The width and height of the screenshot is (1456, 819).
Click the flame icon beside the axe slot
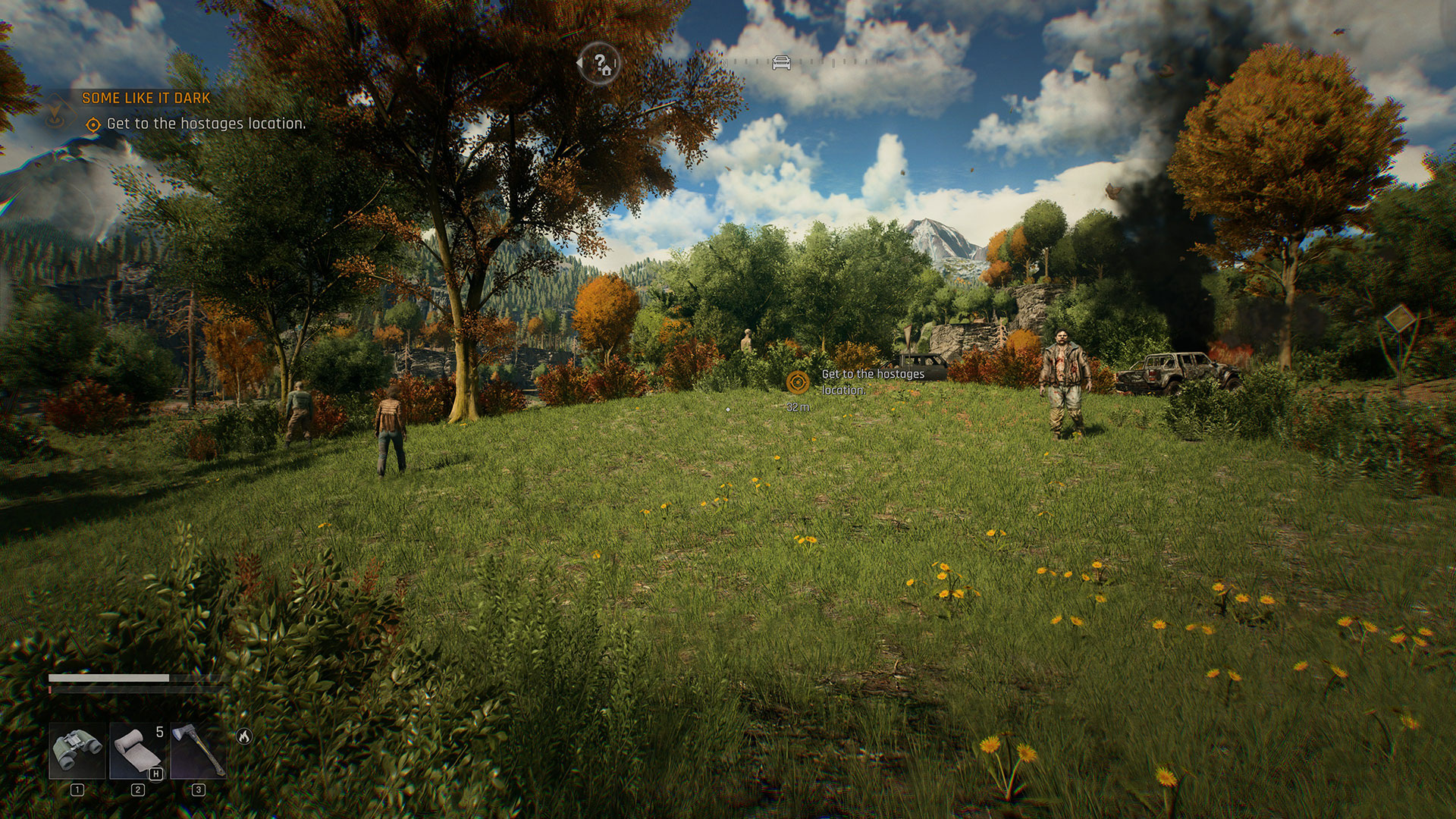(x=244, y=736)
